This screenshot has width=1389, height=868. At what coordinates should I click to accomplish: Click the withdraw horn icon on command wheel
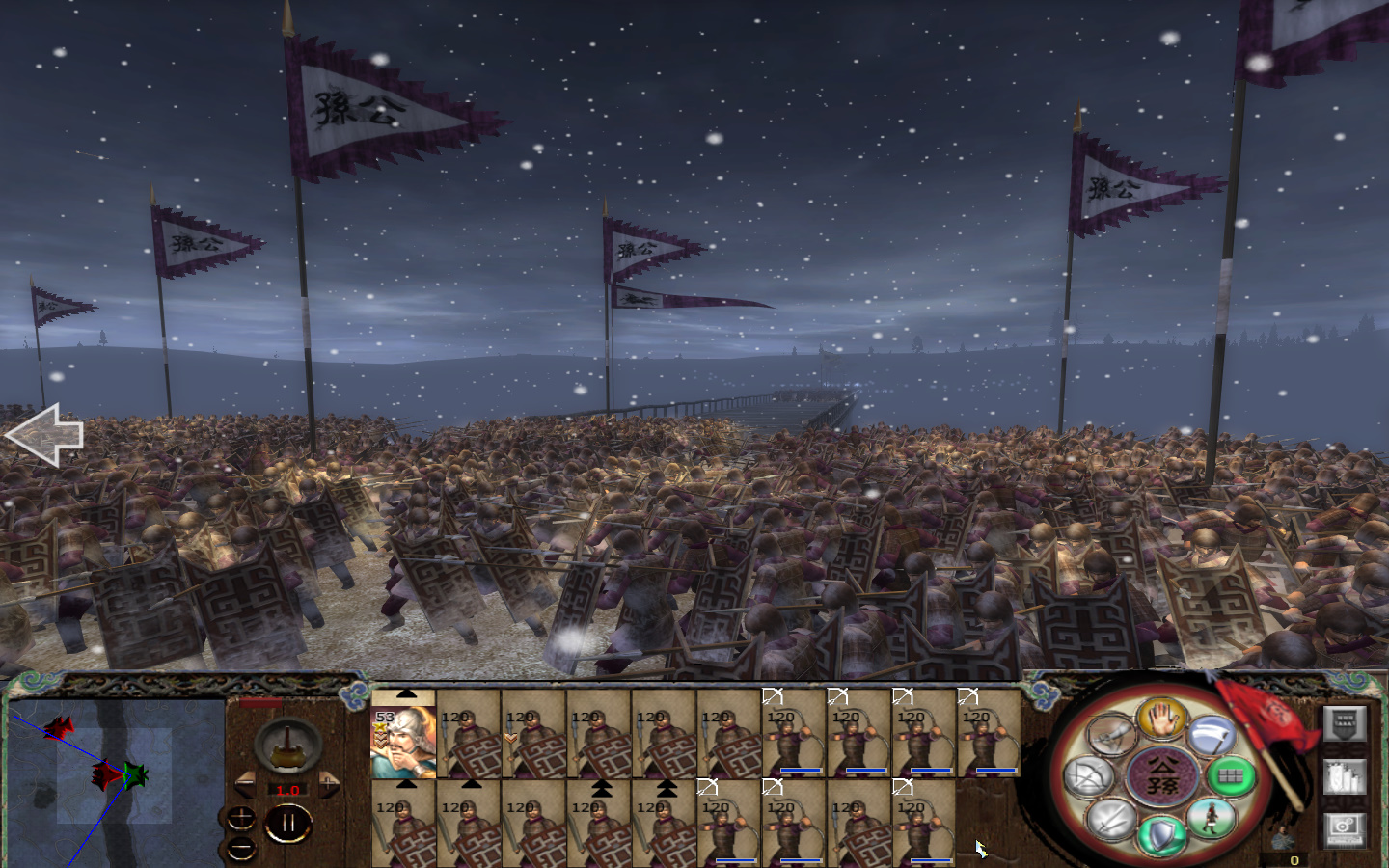[1111, 733]
